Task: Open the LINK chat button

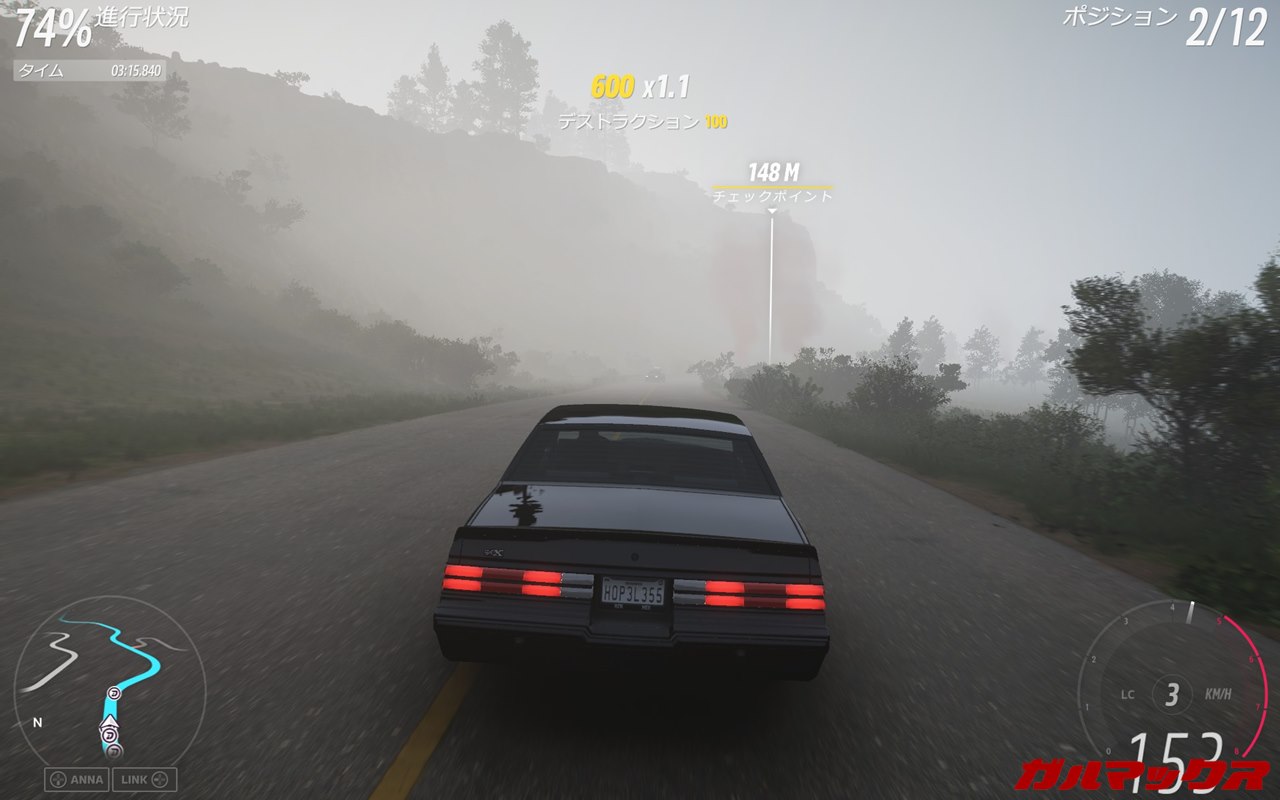Action: coord(144,779)
